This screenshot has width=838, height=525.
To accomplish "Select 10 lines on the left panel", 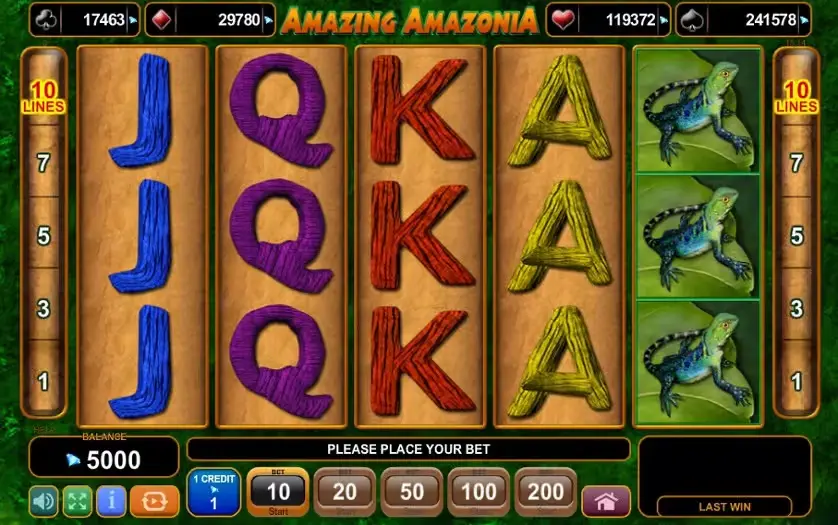I will click(43, 98).
